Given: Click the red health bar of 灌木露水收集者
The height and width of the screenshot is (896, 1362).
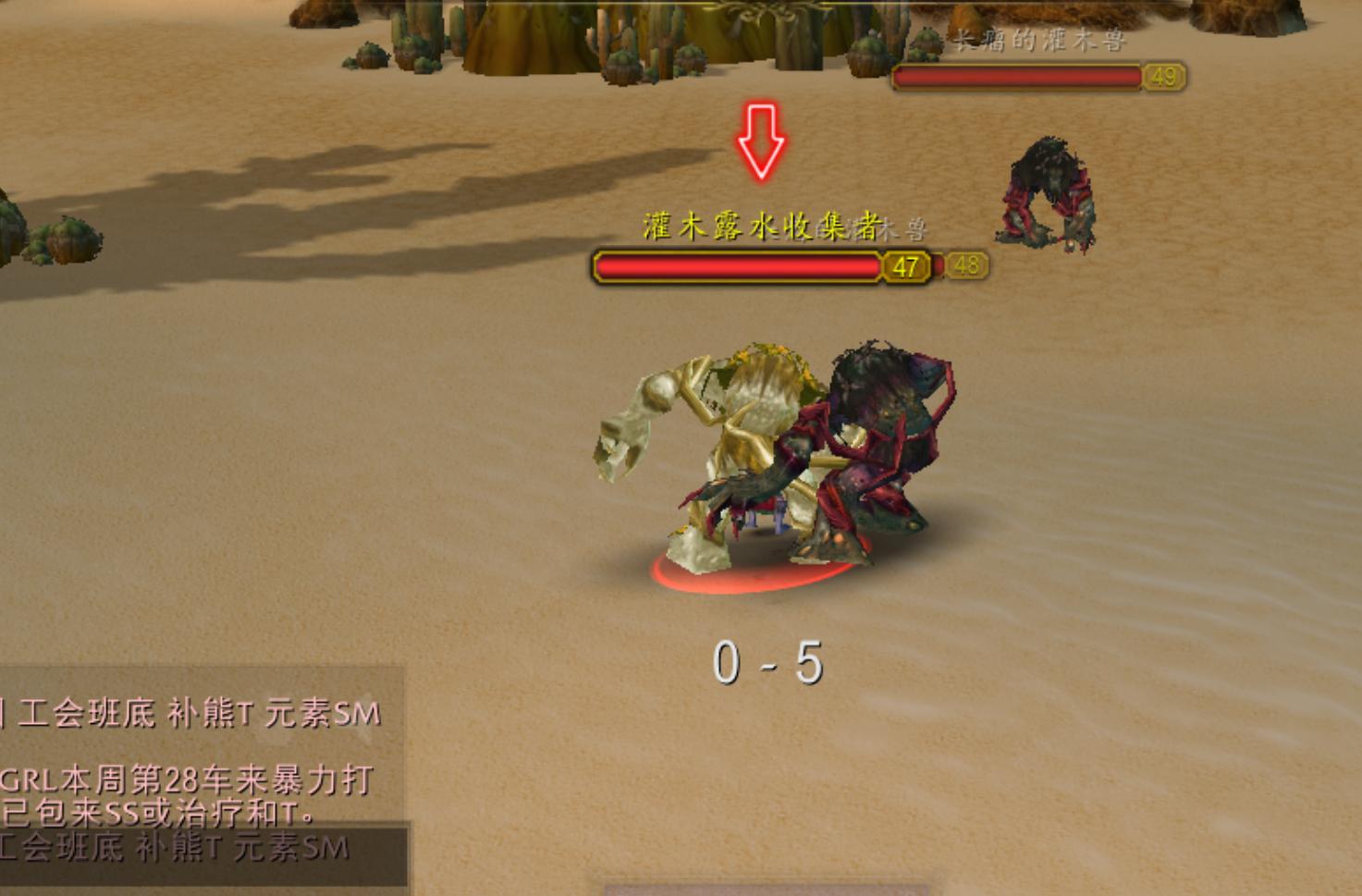Looking at the screenshot, I should click(735, 267).
